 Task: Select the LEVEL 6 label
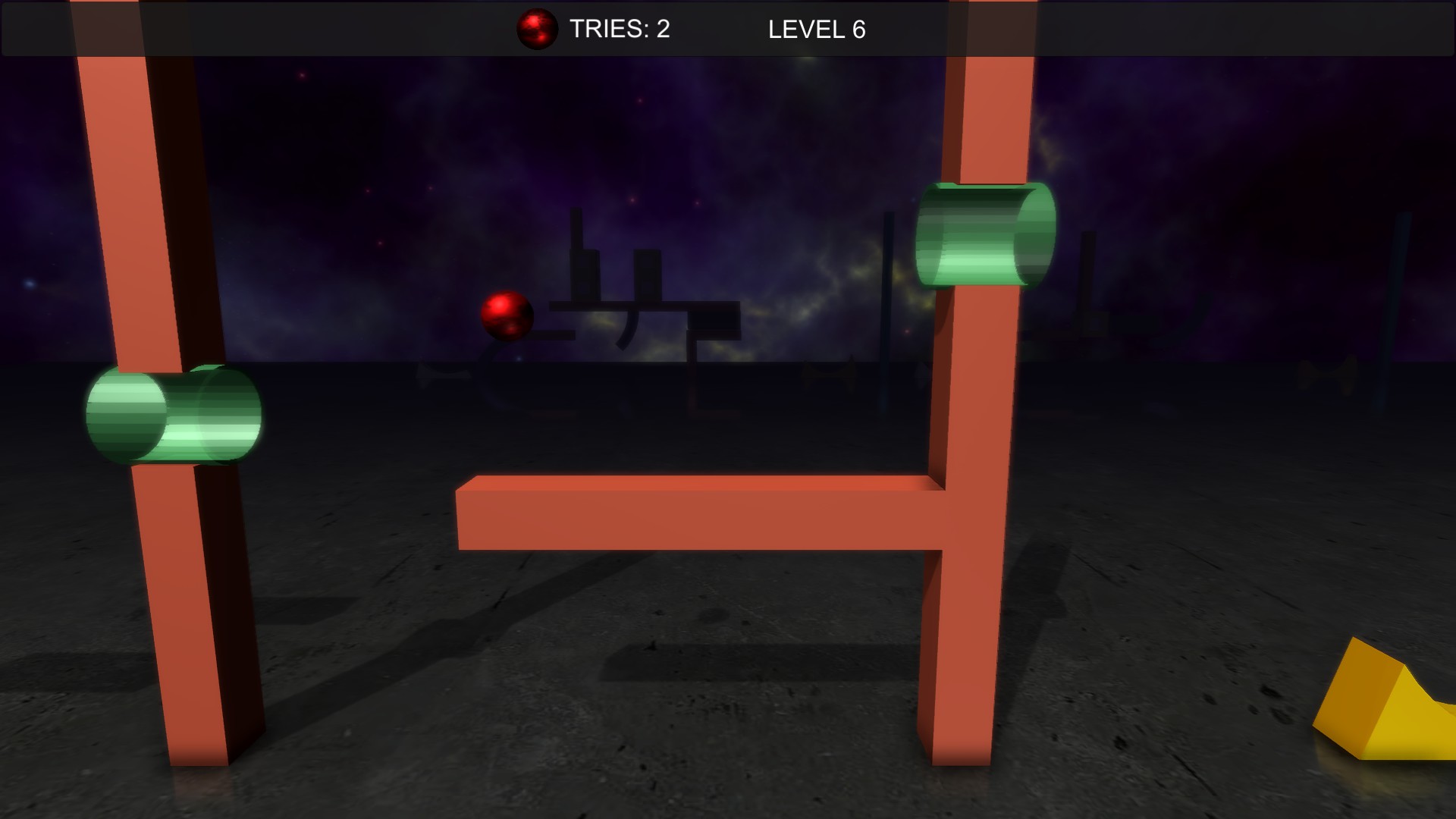(817, 30)
